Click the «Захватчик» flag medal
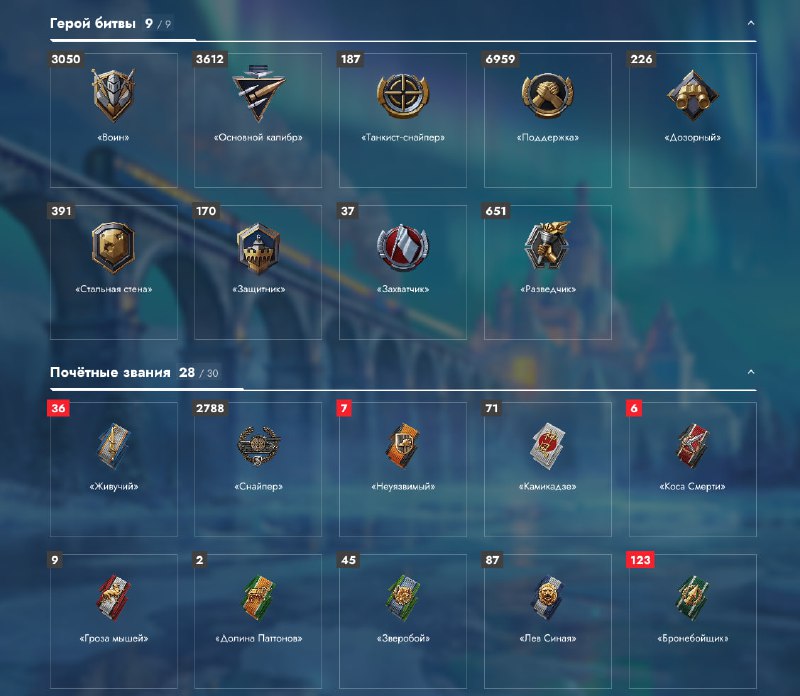 [403, 272]
